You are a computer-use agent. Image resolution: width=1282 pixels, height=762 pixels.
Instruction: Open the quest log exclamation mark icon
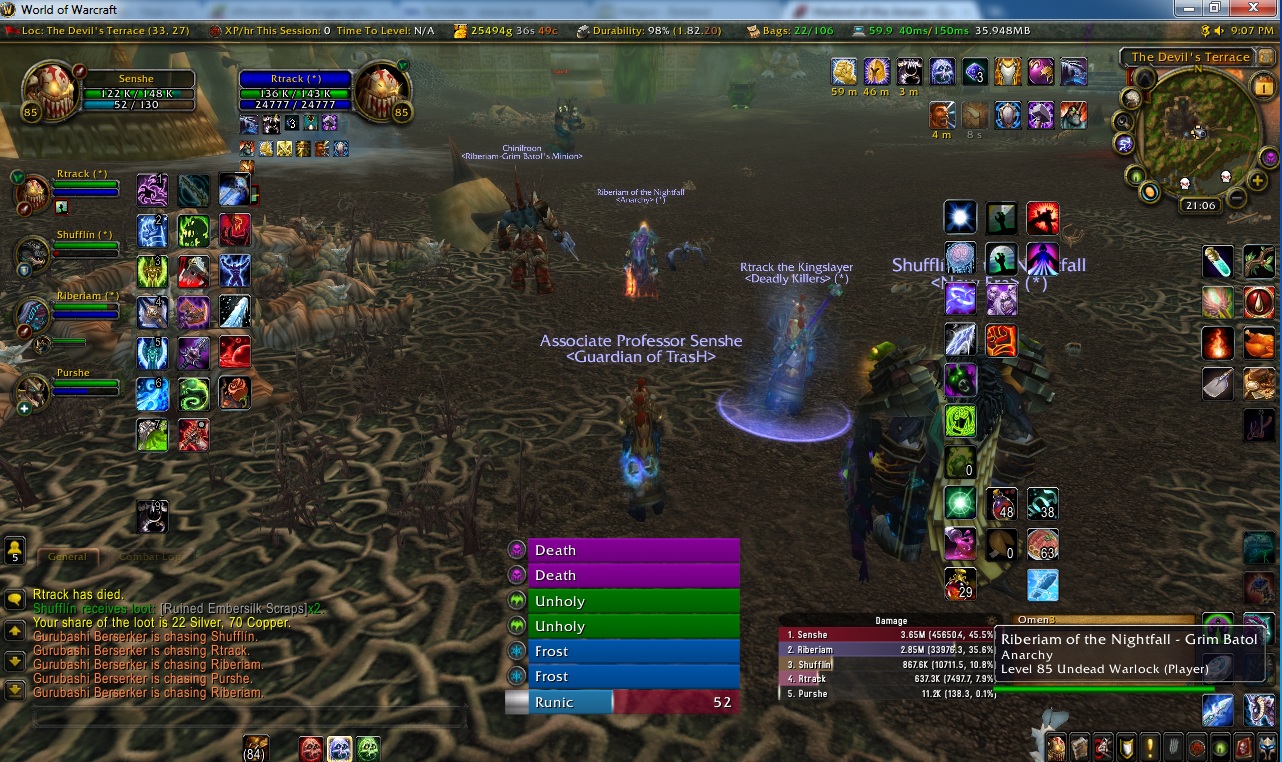pyautogui.click(x=1149, y=746)
